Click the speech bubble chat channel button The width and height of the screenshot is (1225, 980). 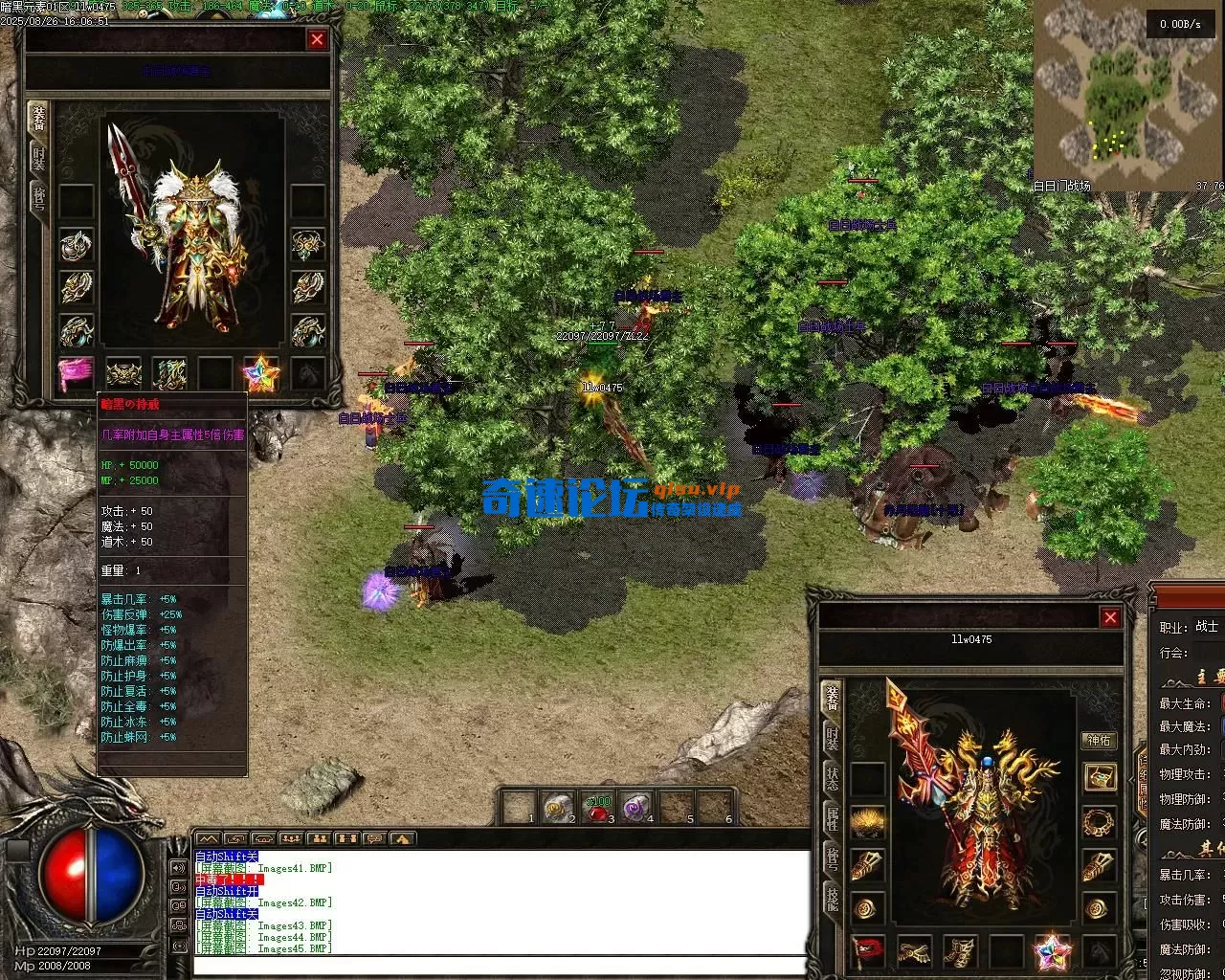(x=374, y=839)
